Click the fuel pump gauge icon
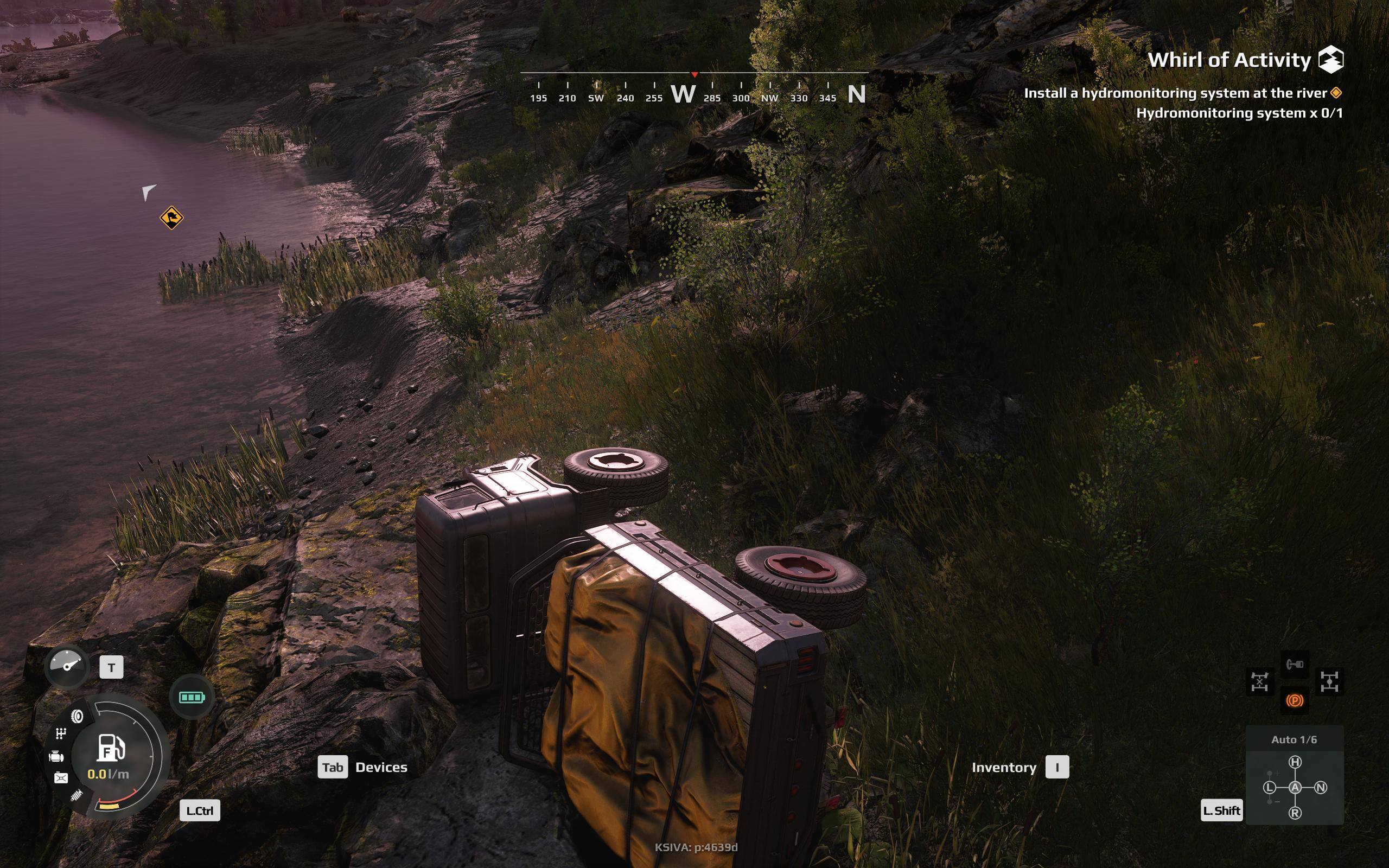 110,747
